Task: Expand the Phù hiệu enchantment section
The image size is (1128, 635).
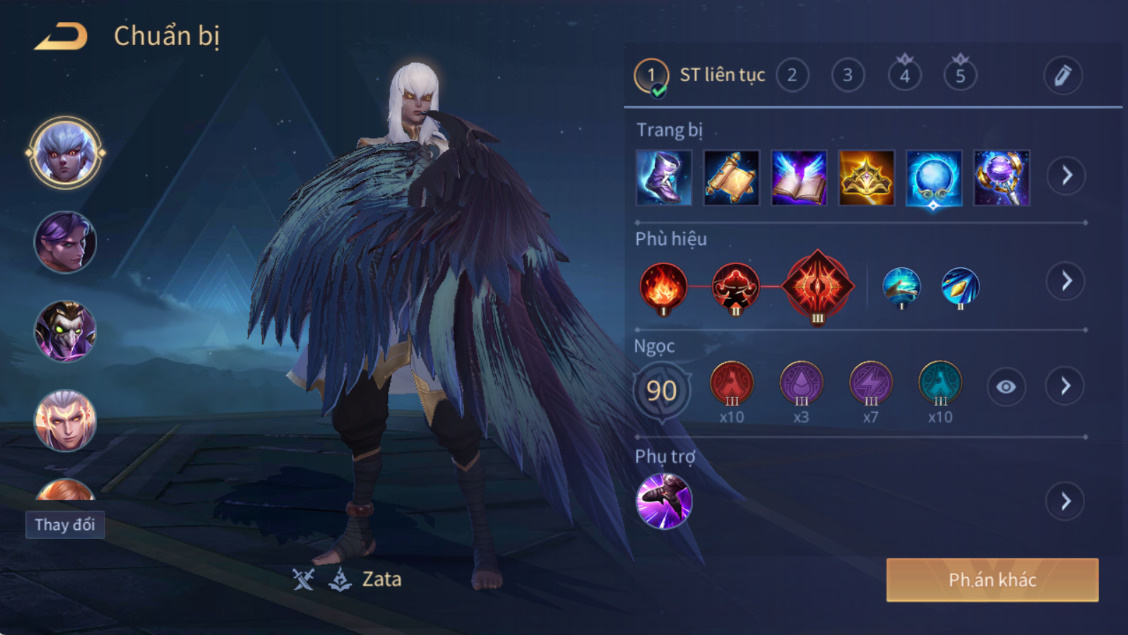Action: coord(1066,281)
